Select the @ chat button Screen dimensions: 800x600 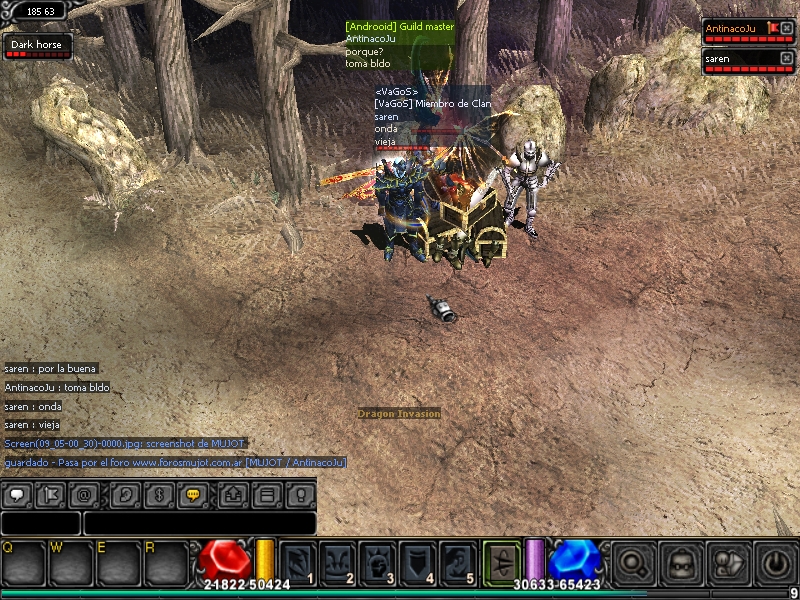pyautogui.click(x=84, y=494)
